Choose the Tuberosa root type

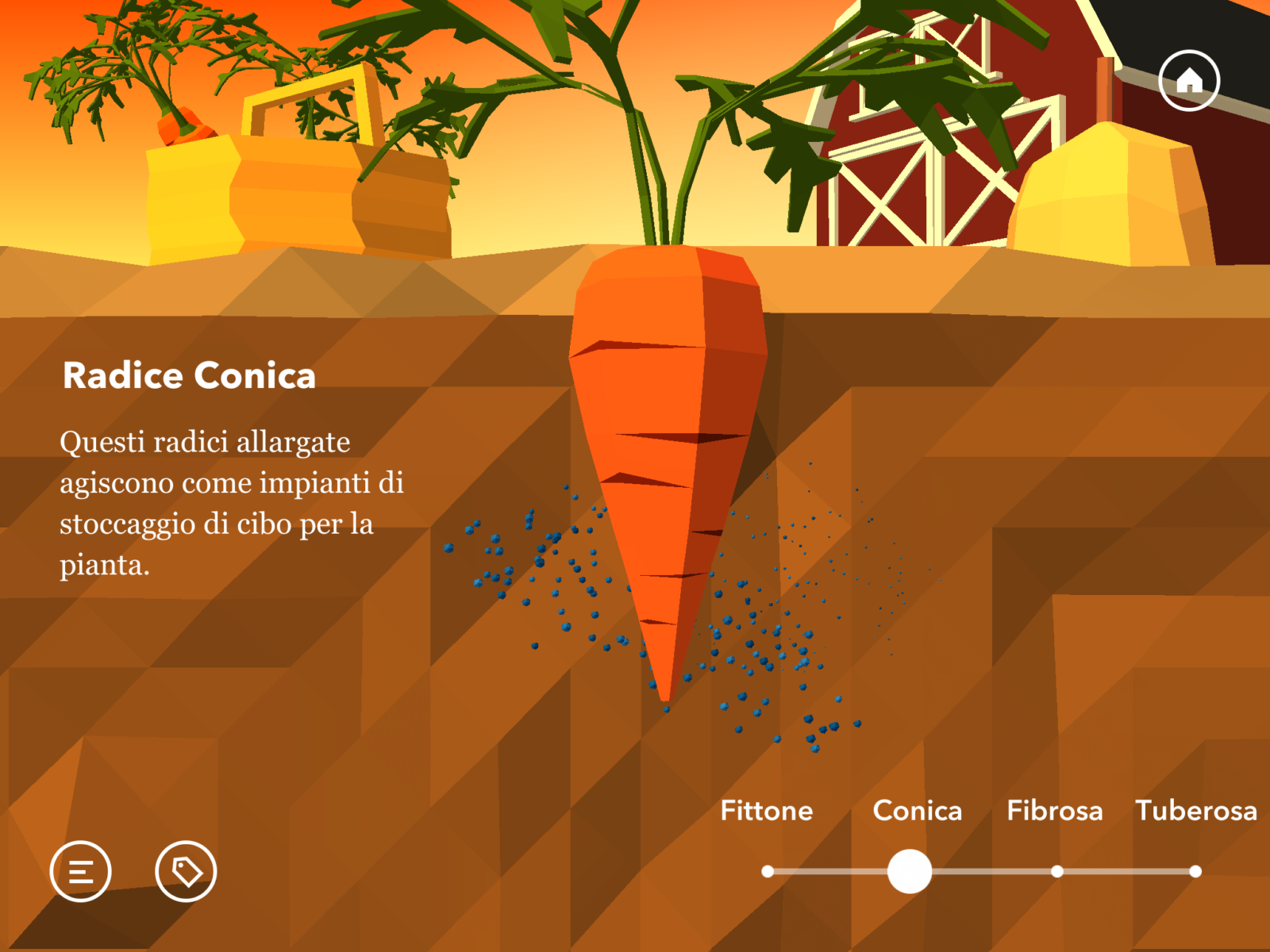(x=1195, y=811)
